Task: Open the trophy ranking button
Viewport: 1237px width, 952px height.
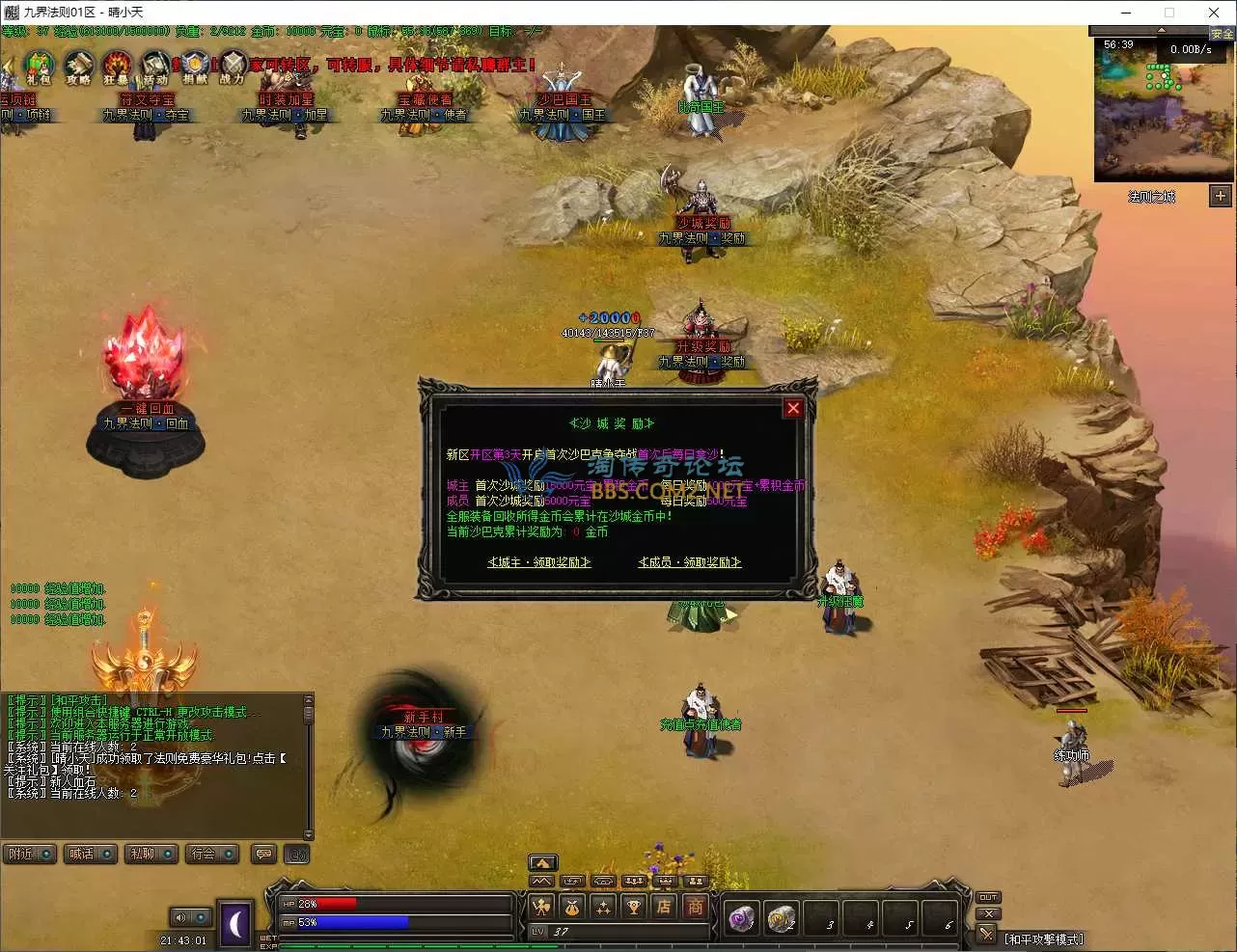Action: click(x=633, y=907)
